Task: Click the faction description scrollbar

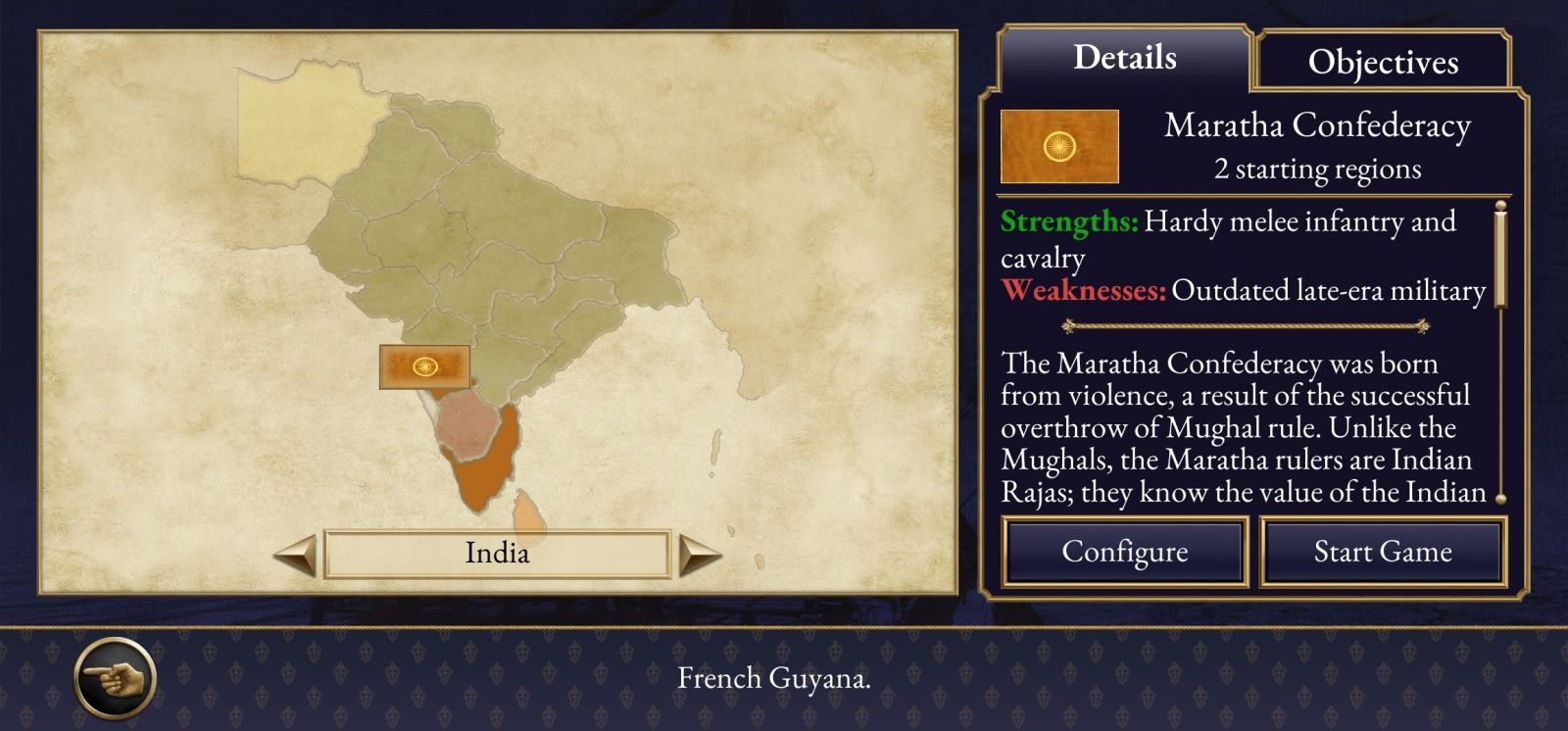Action: tap(1499, 257)
